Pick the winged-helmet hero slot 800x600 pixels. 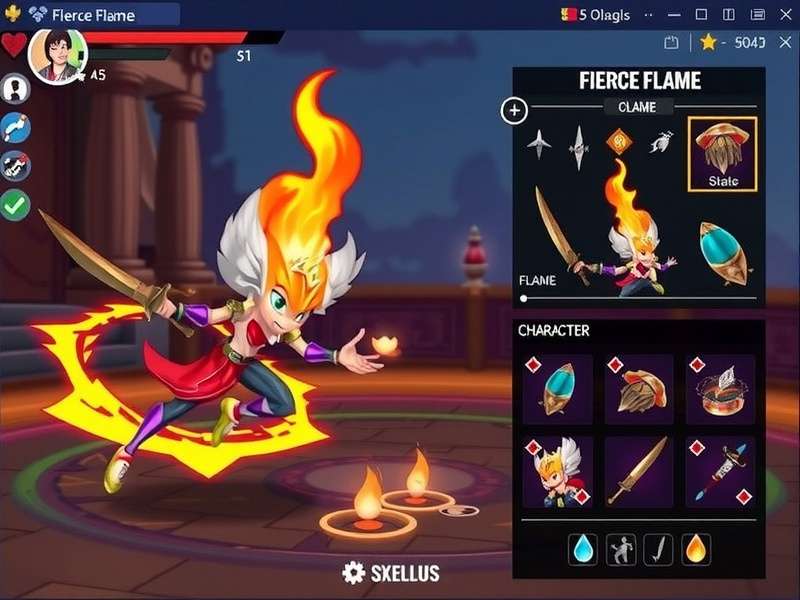[558, 470]
